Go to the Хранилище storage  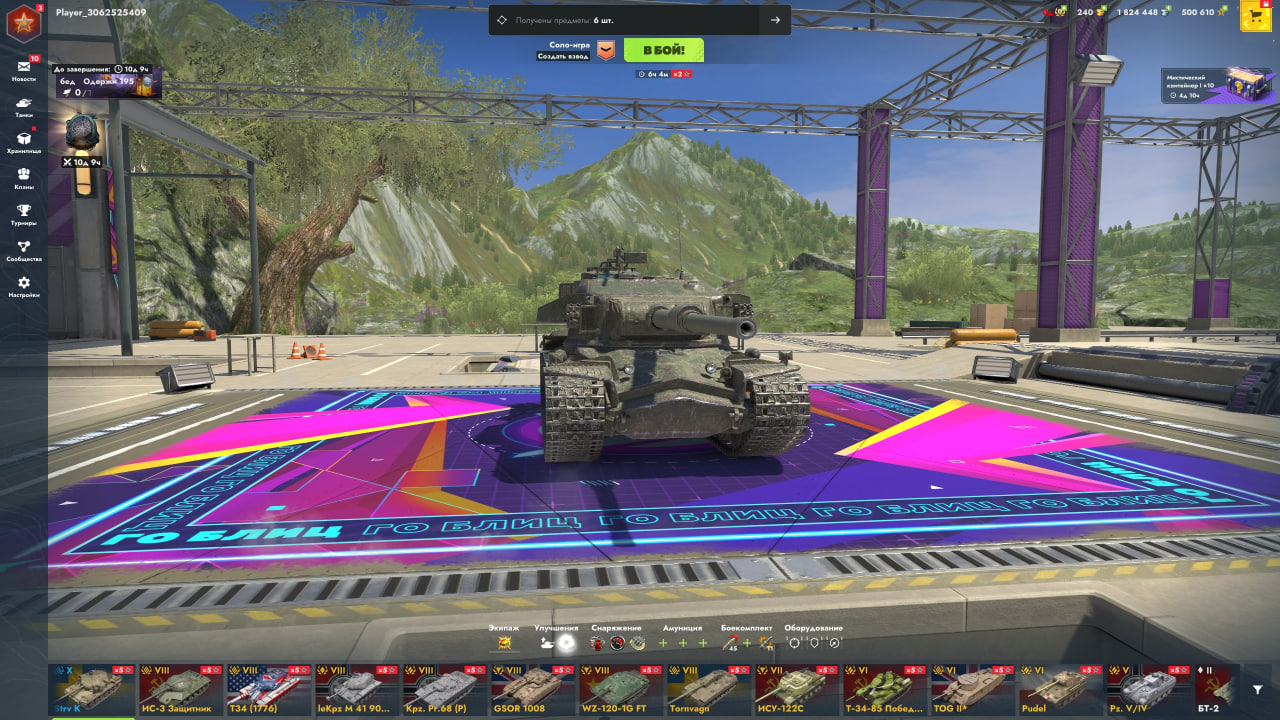click(x=24, y=143)
